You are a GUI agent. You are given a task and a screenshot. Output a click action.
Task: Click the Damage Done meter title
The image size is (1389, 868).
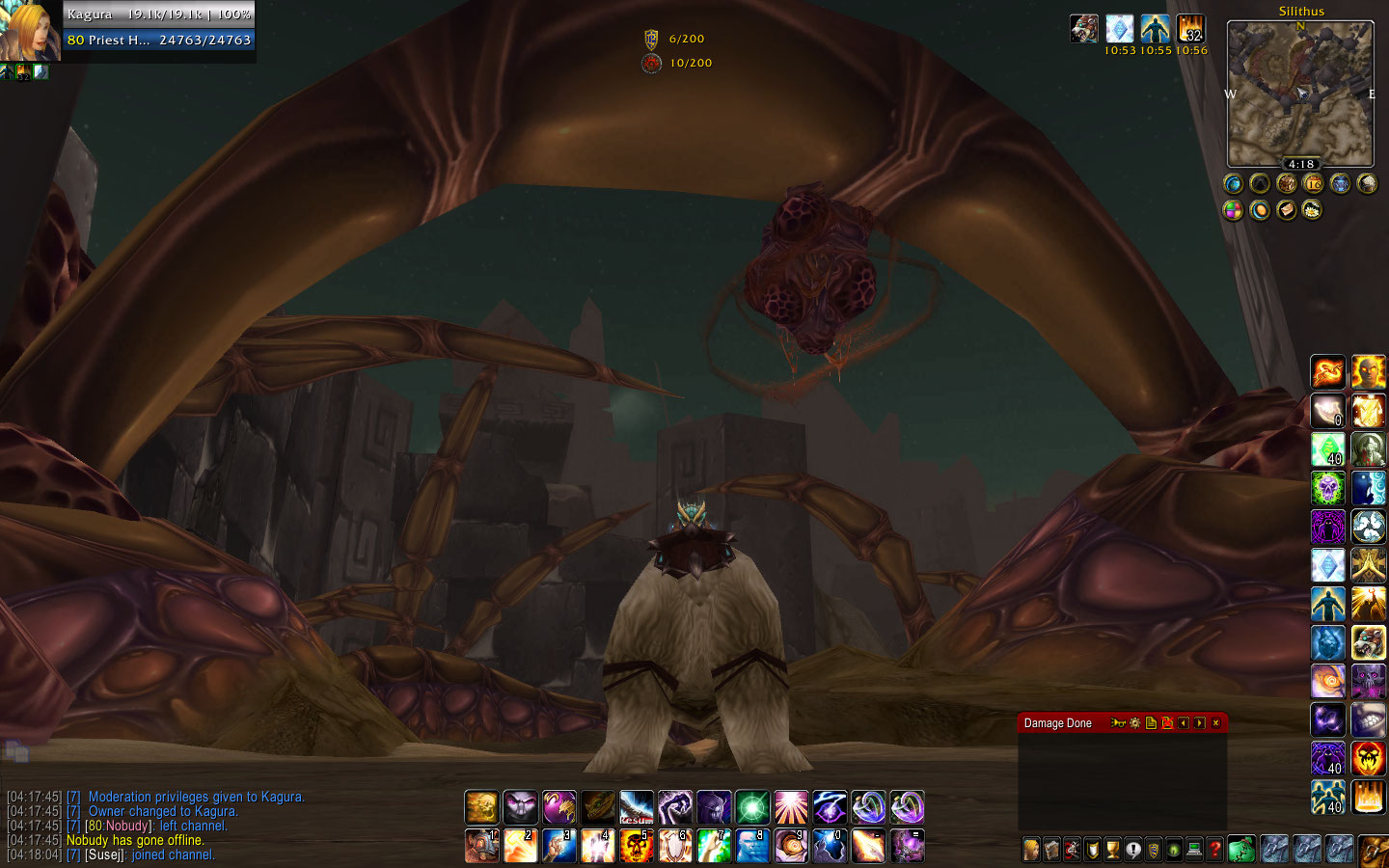pyautogui.click(x=1057, y=723)
